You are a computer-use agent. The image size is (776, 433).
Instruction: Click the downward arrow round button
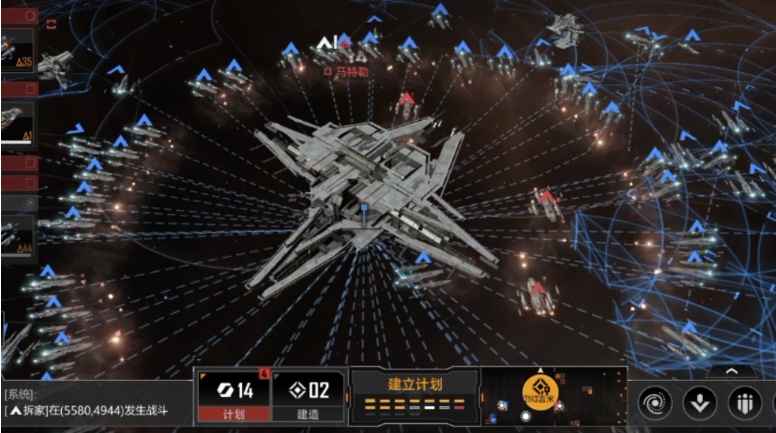[700, 404]
